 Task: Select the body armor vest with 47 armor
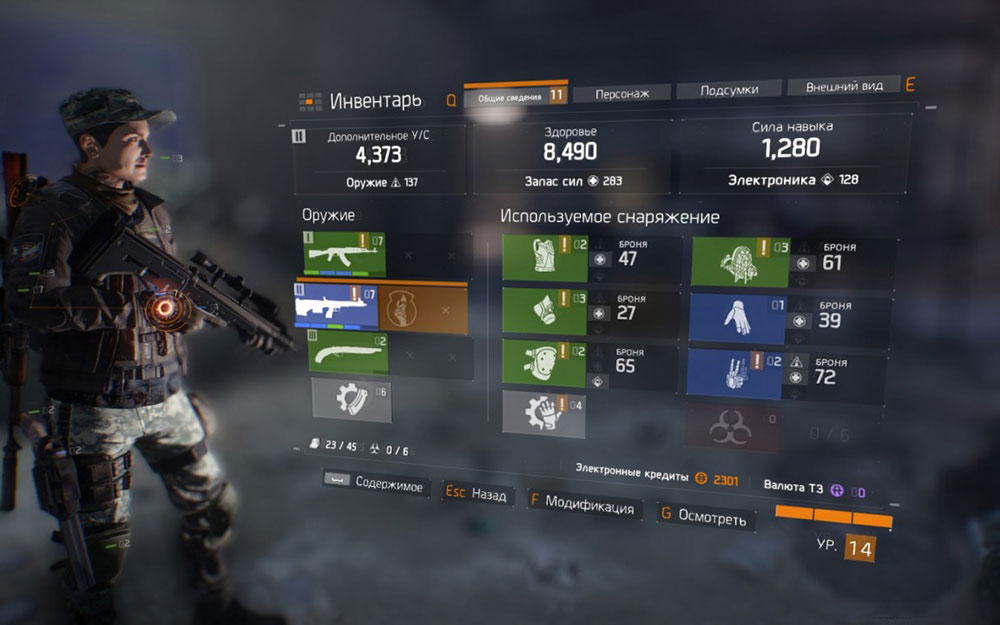[545, 259]
